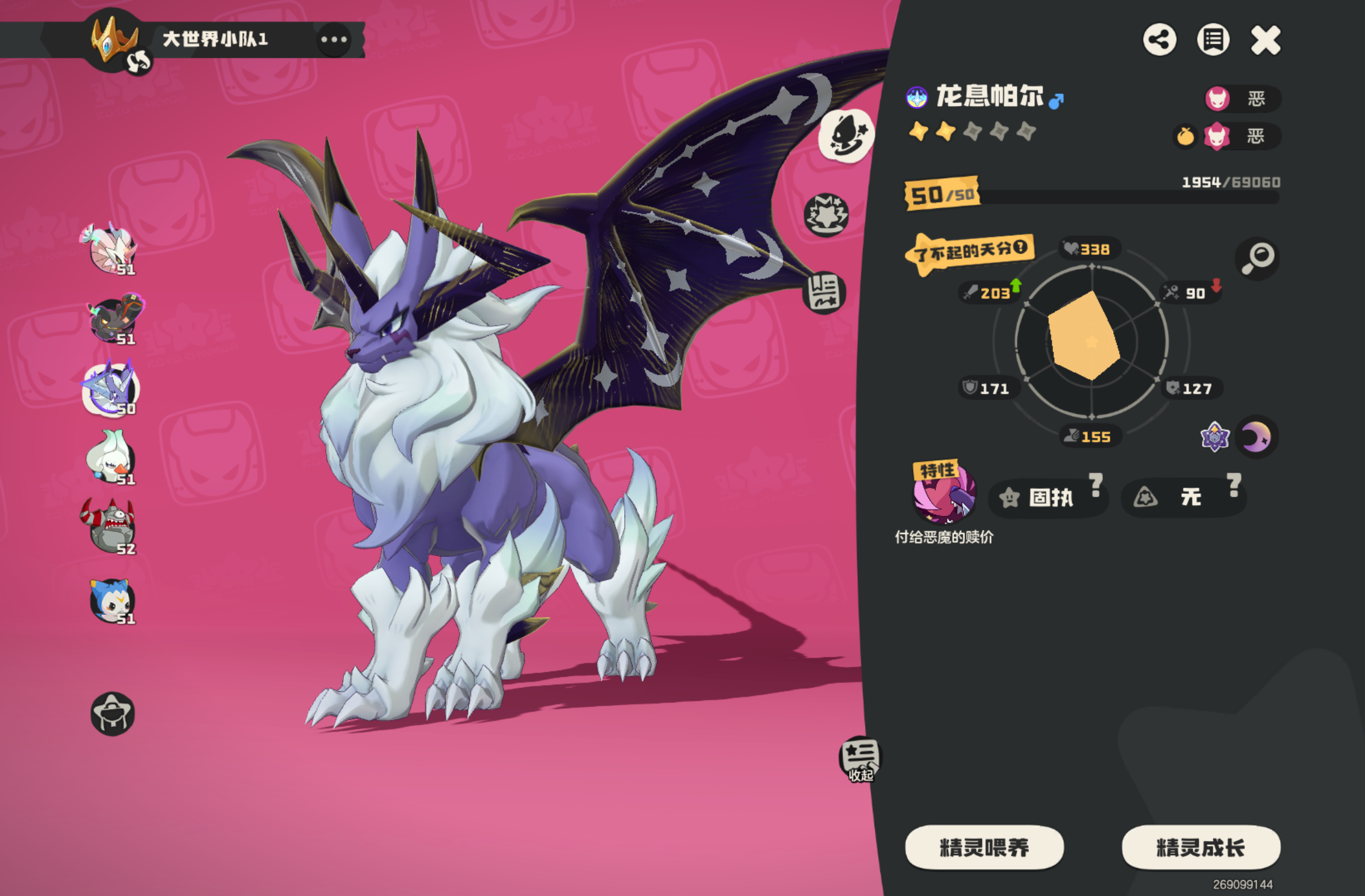Close the spirit detail panel

pyautogui.click(x=1266, y=40)
